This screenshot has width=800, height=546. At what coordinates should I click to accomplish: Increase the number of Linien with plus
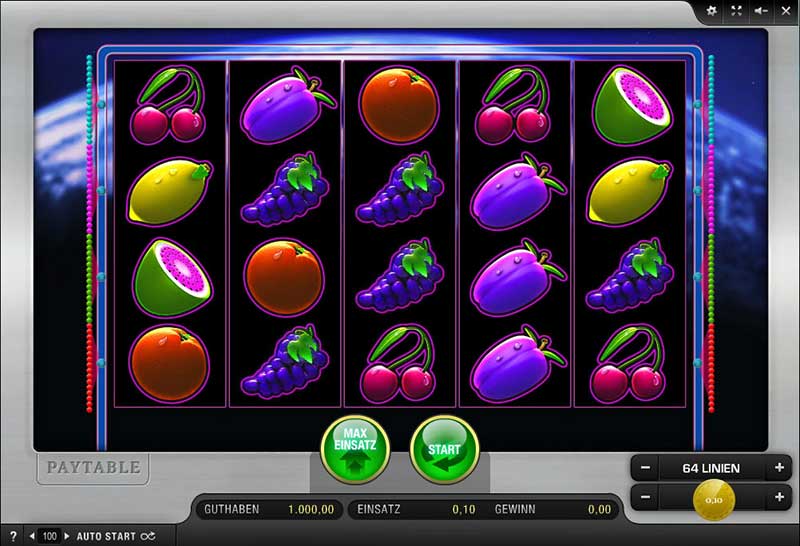pyautogui.click(x=778, y=467)
